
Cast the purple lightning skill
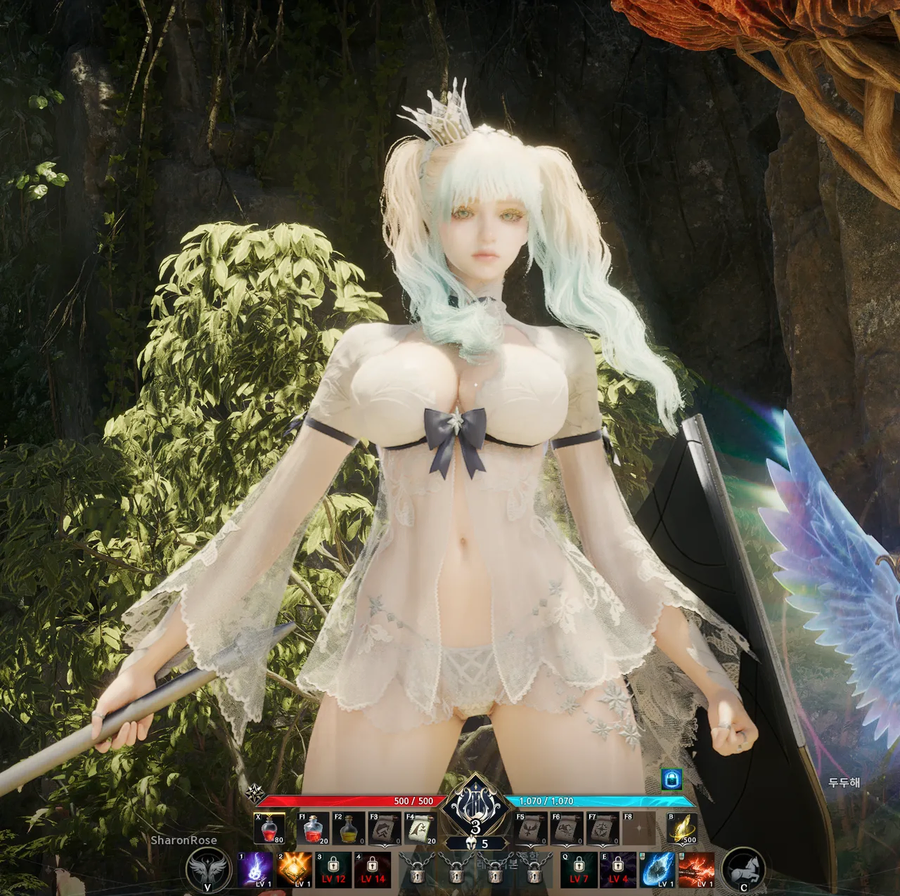pos(255,870)
